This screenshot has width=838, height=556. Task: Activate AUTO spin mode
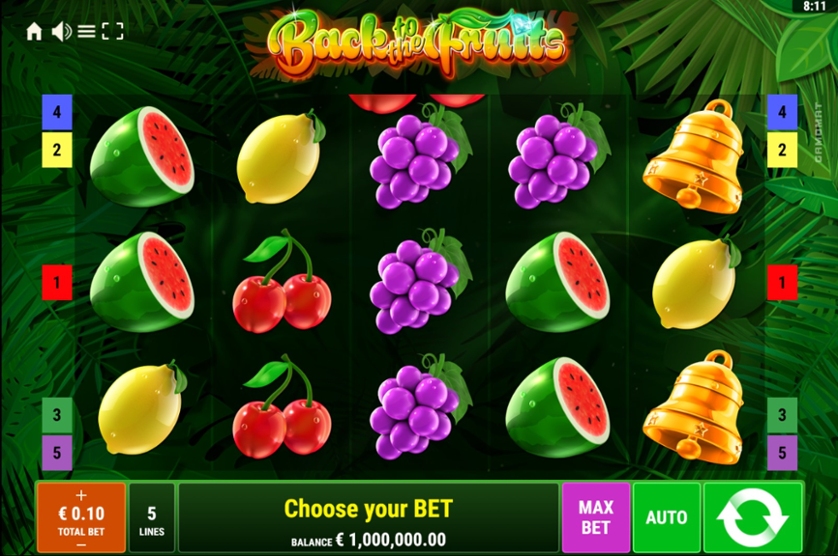coord(666,518)
